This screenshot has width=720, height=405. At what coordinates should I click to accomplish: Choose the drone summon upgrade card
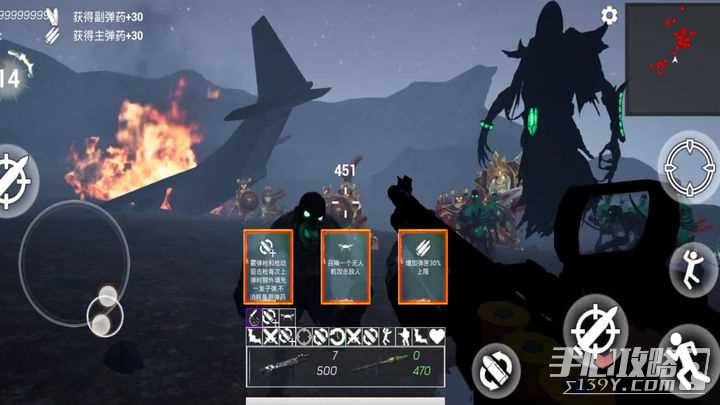[345, 267]
